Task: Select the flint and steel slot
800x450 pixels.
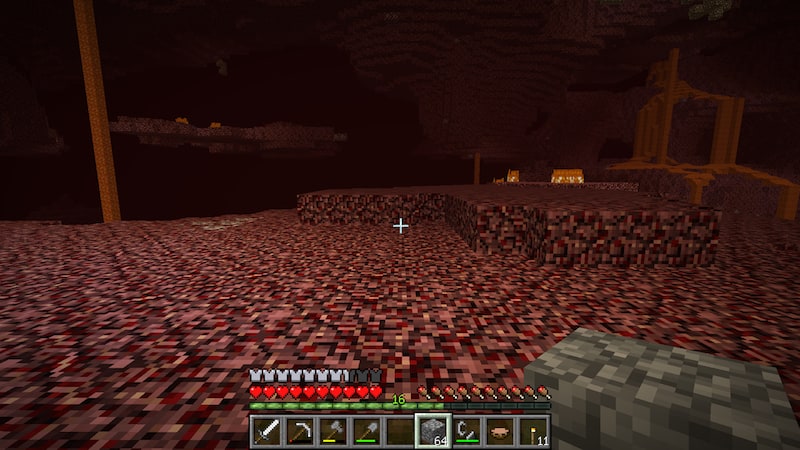Action: tap(466, 431)
